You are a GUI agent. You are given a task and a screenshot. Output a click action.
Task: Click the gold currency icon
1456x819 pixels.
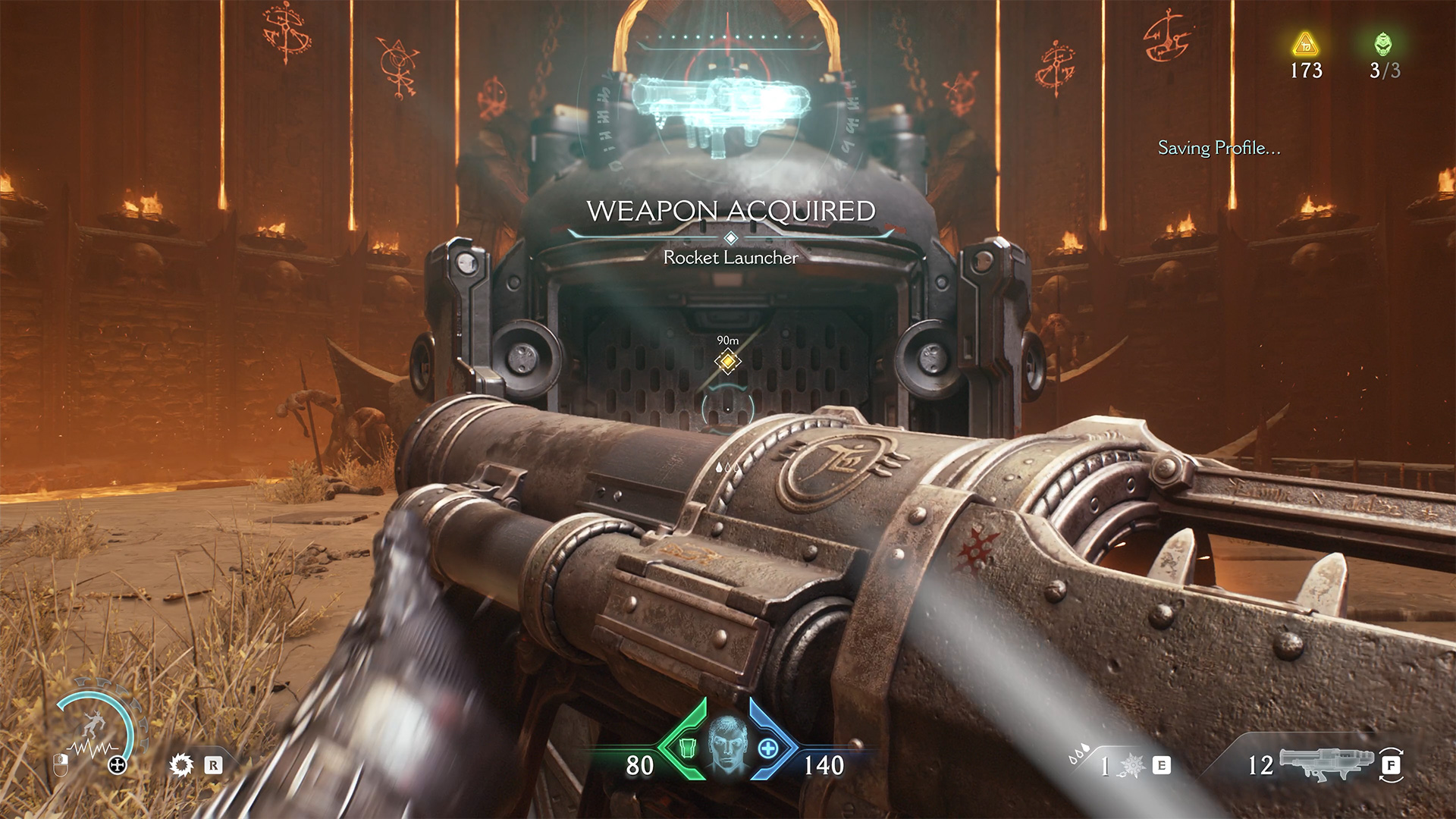pos(1305,45)
